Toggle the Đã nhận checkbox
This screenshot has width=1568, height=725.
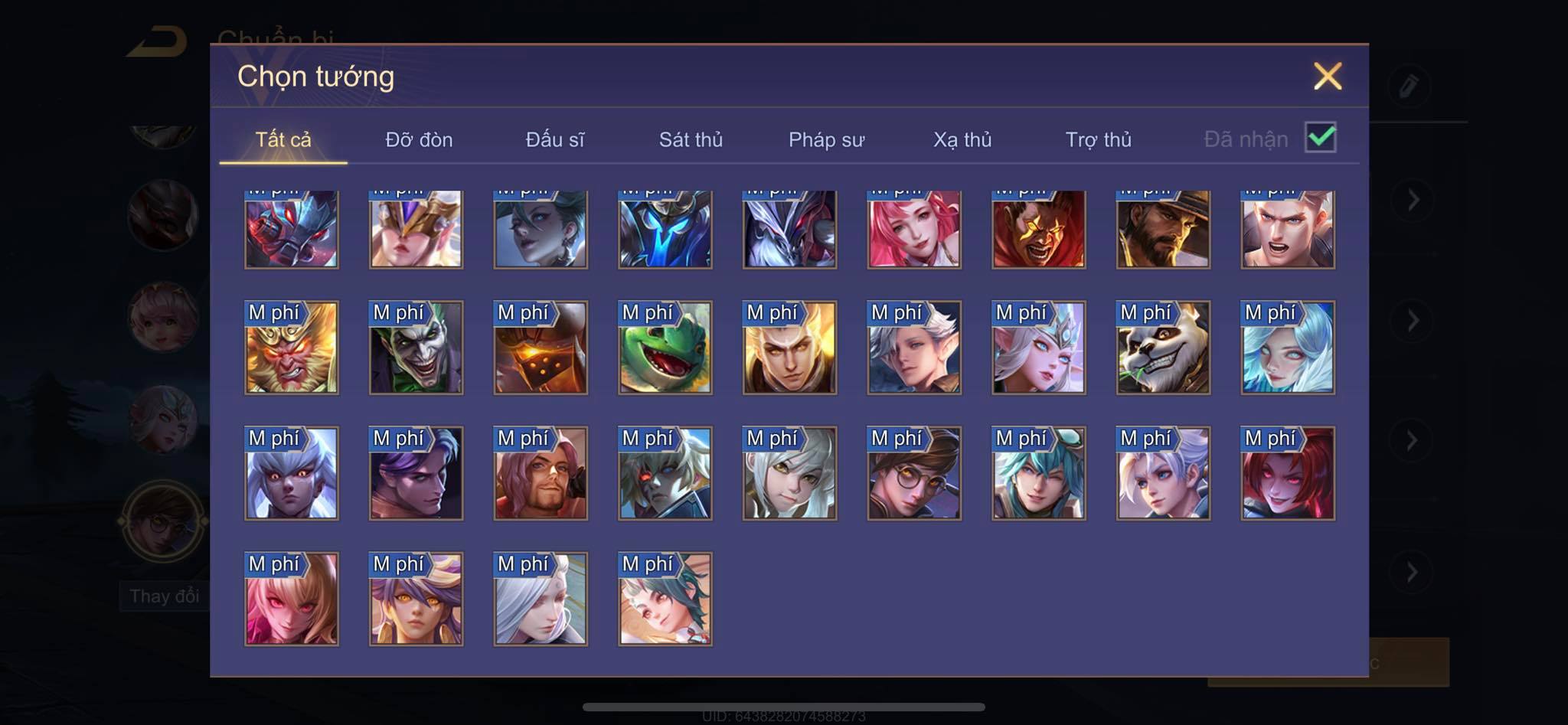click(x=1321, y=138)
